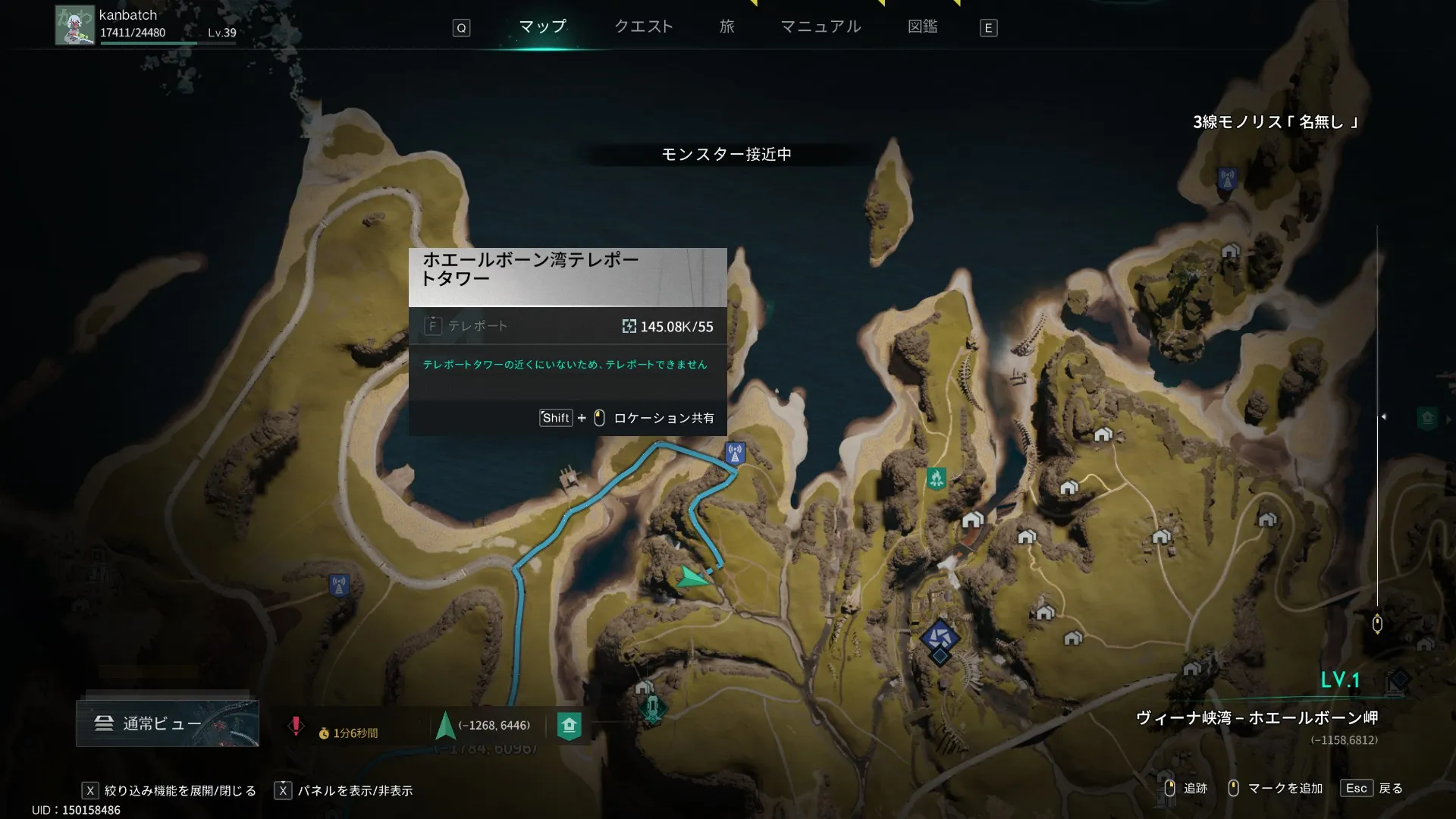Click the green home icon beside zoom bar
Screen dimensions: 1456x819
pos(1427,418)
